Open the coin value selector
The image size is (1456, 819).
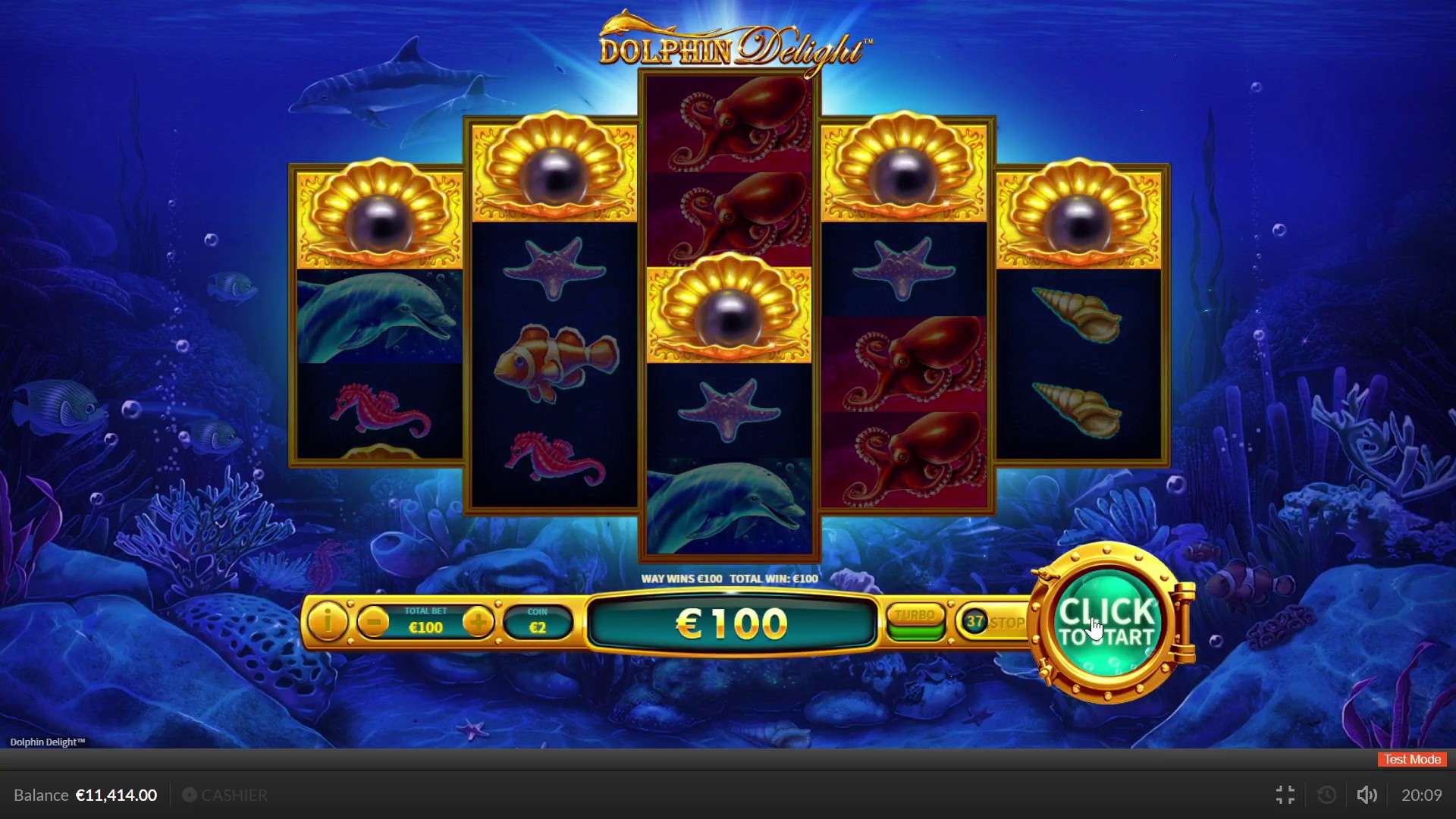[x=538, y=622]
